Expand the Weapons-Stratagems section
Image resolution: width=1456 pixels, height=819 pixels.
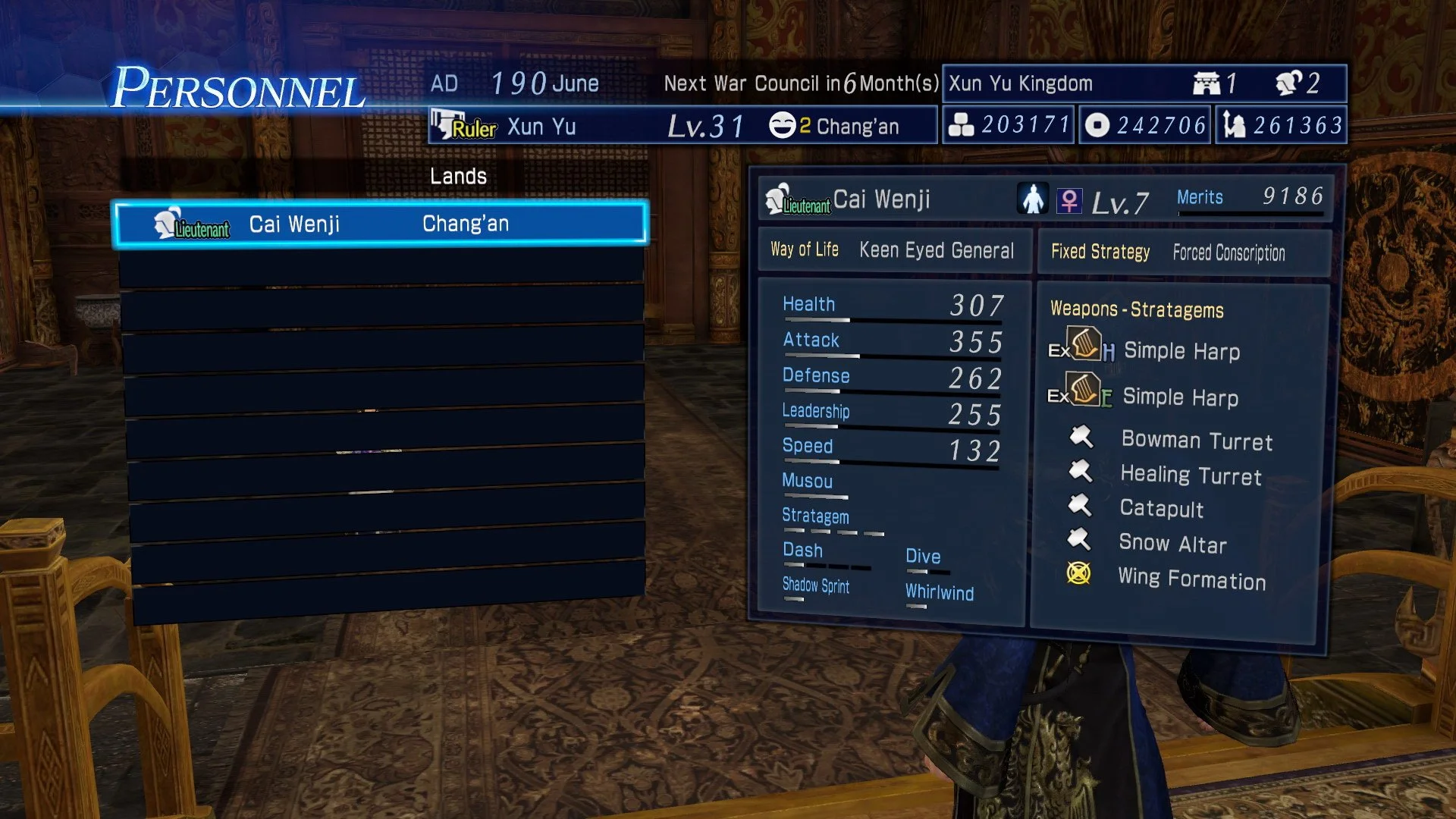[x=1137, y=309]
